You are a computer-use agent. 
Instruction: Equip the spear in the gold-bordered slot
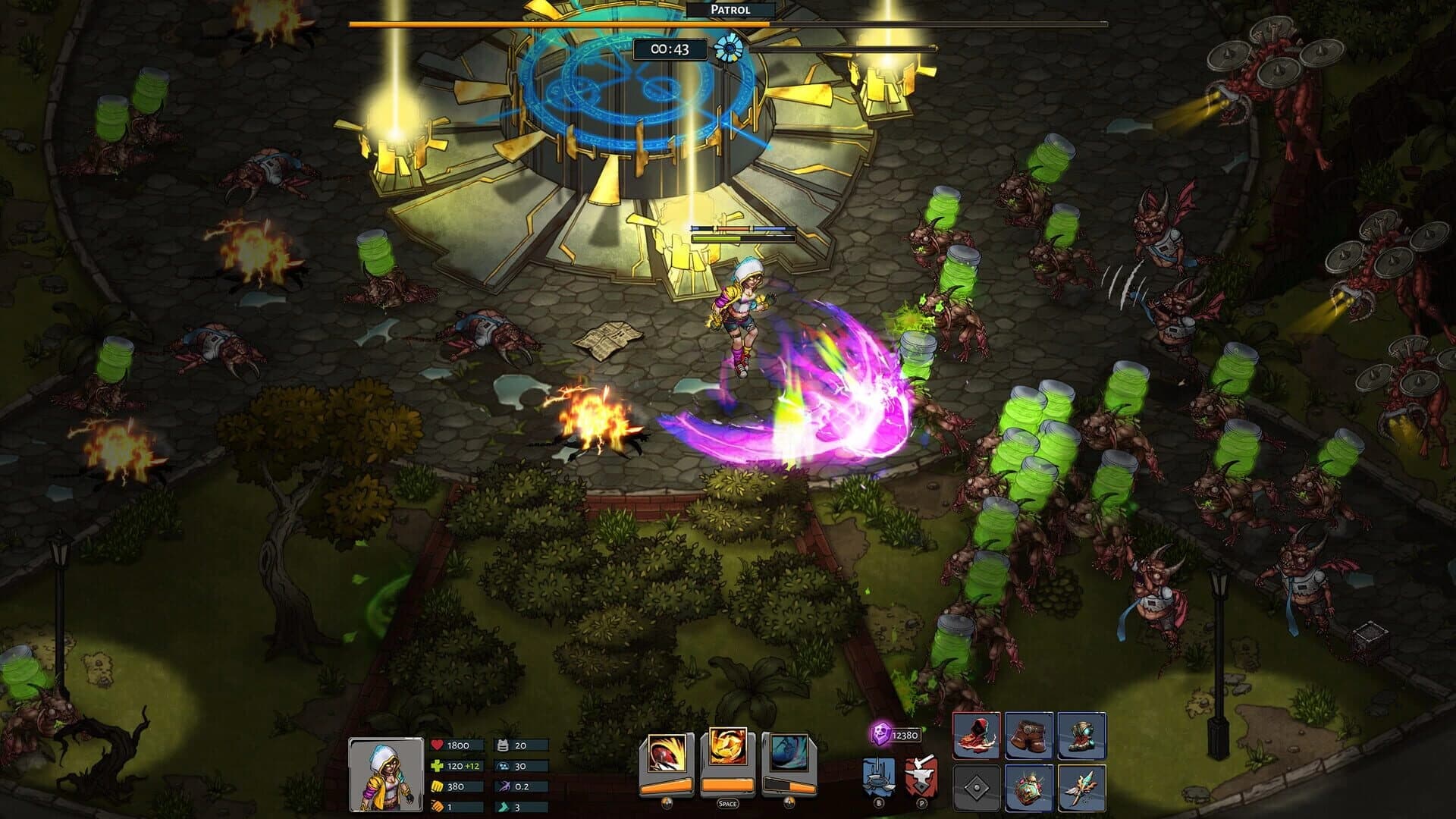pyautogui.click(x=1081, y=789)
